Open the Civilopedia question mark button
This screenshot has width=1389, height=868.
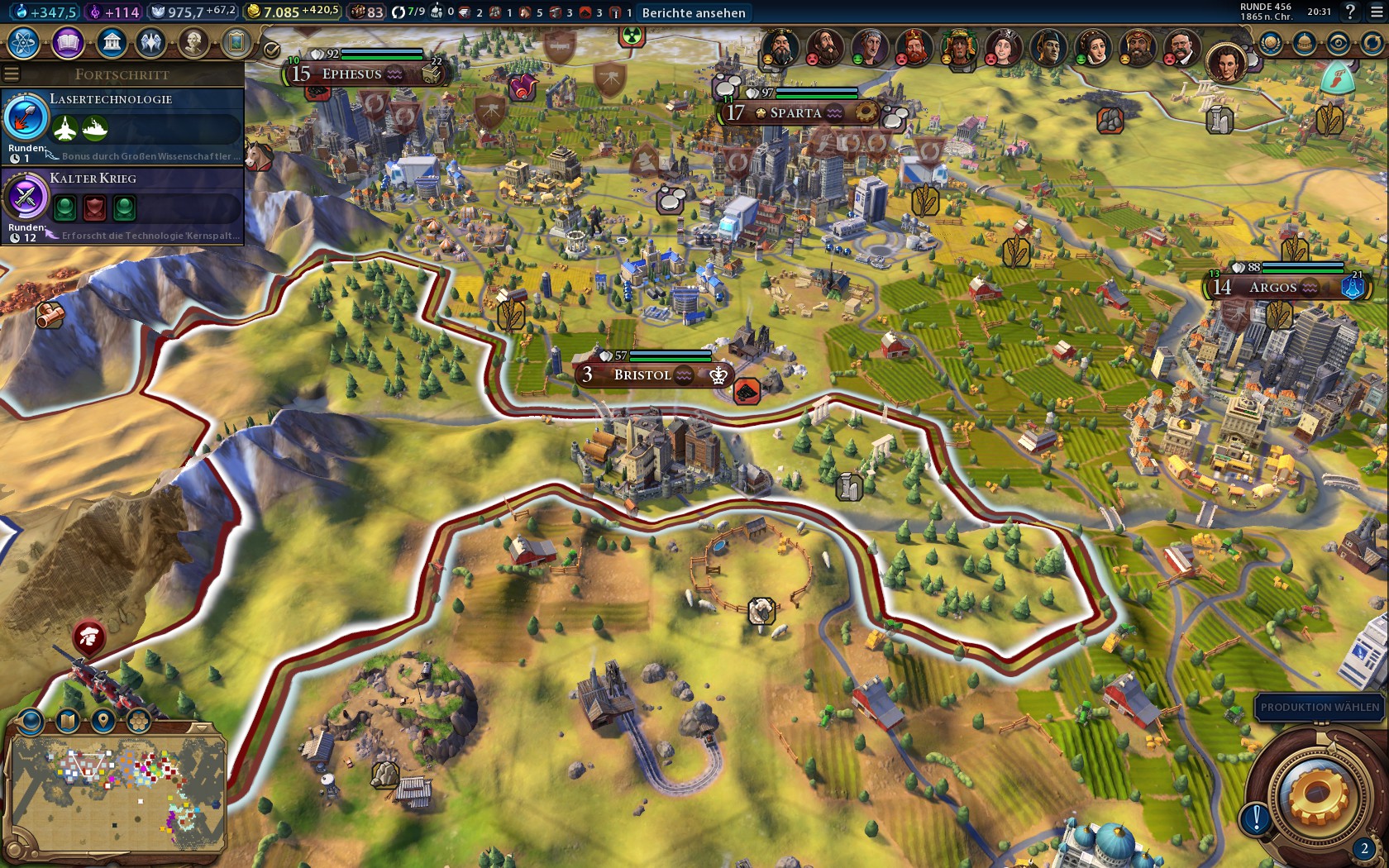tap(1349, 12)
